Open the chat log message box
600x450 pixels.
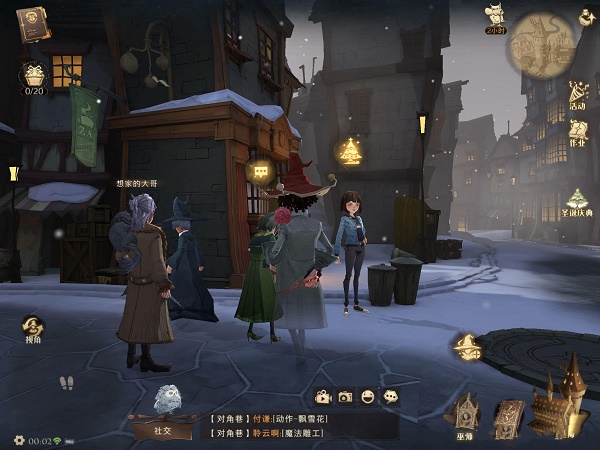pyautogui.click(x=300, y=425)
